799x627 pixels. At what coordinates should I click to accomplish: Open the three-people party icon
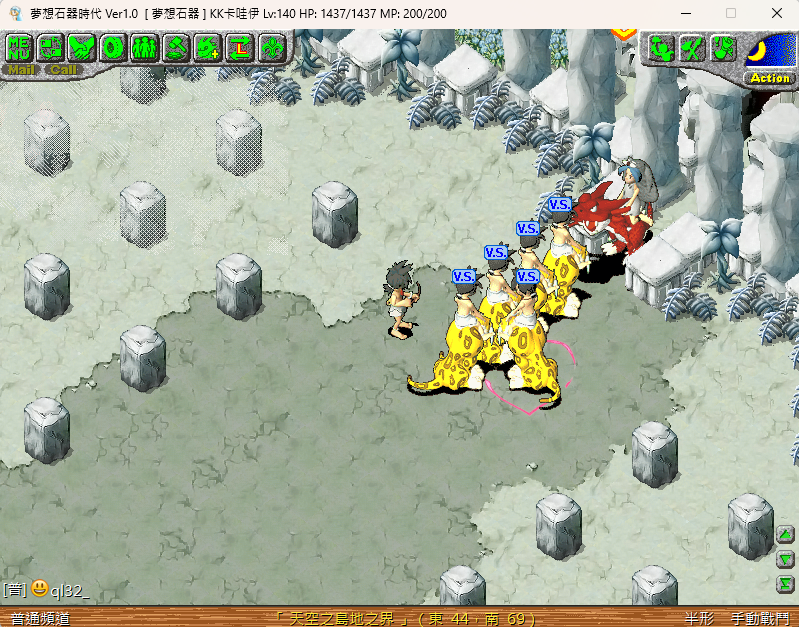(x=144, y=47)
